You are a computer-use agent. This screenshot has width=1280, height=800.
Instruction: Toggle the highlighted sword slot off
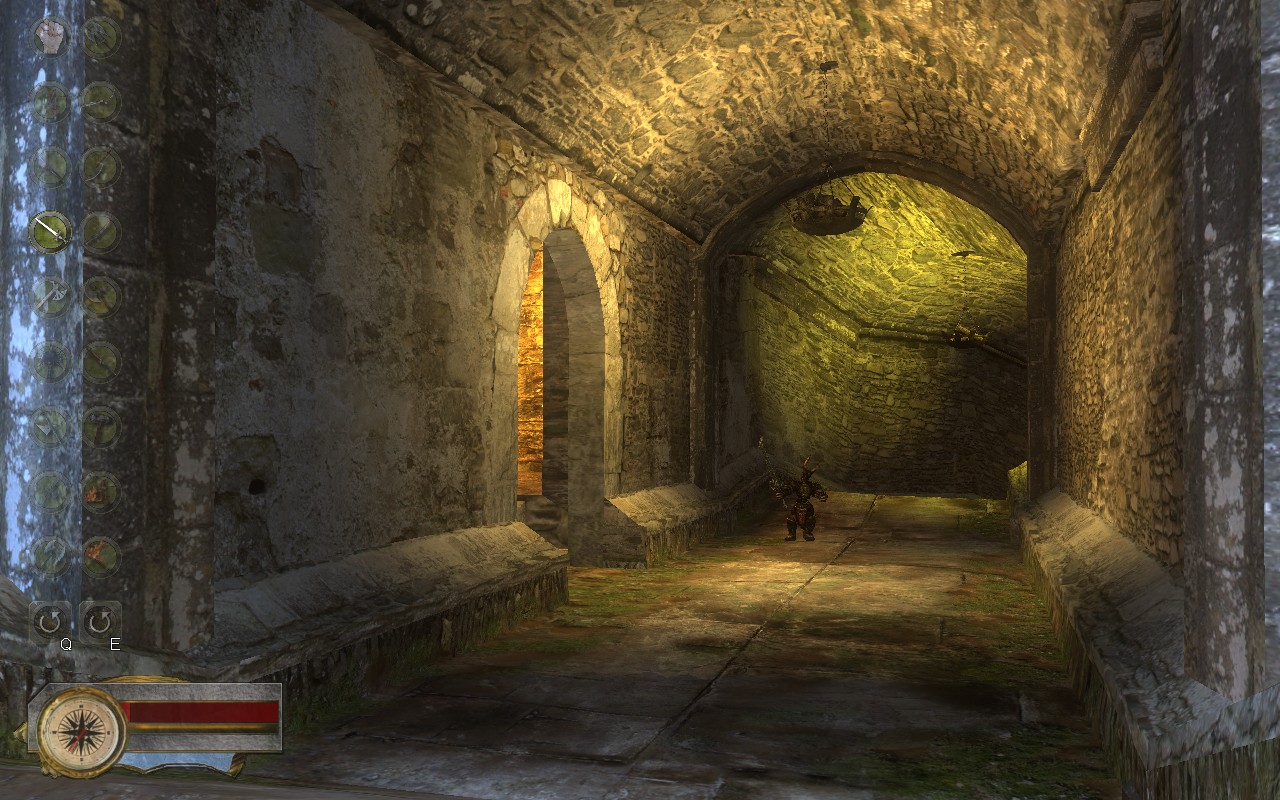[x=49, y=233]
